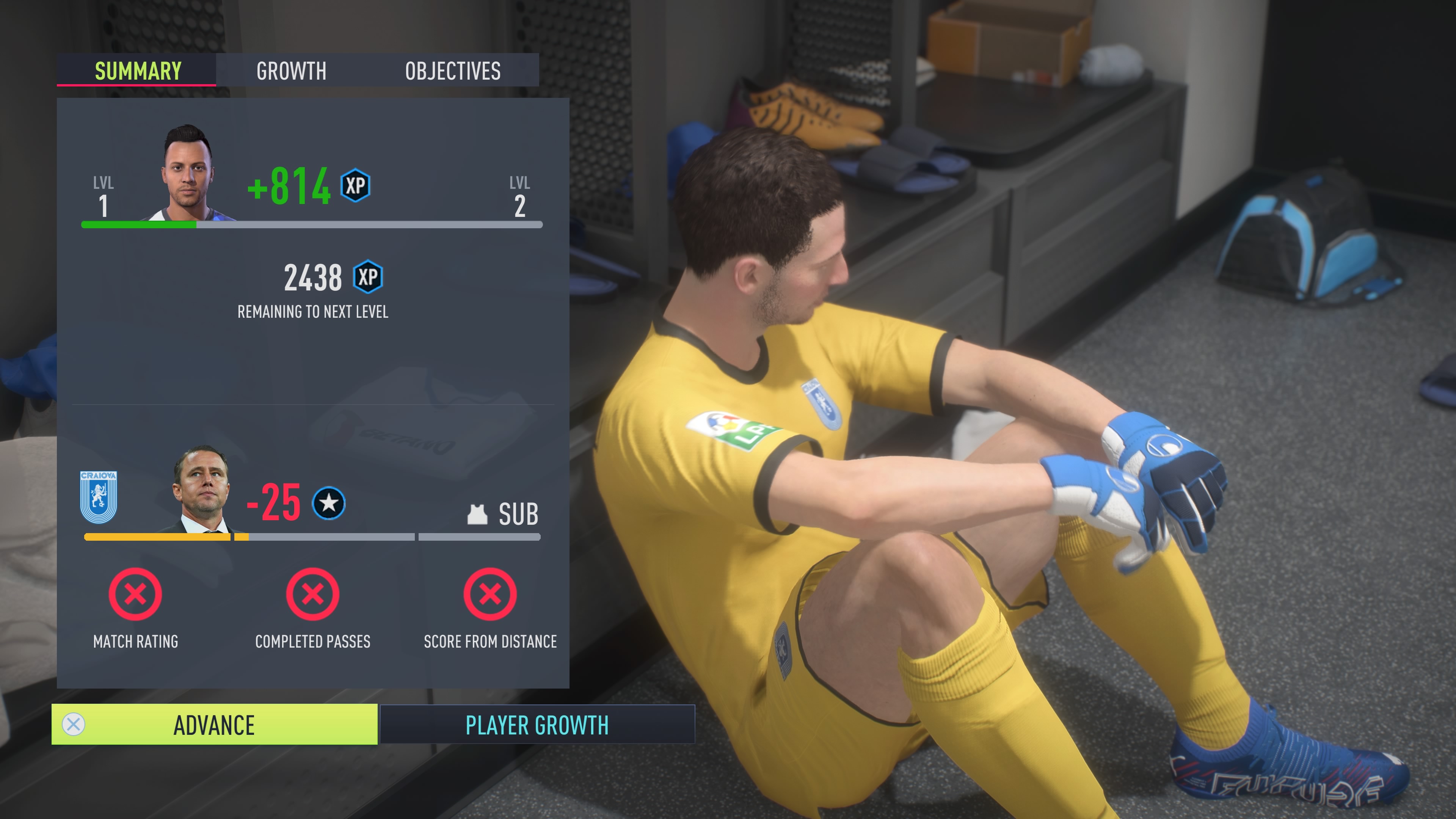Click the Advance button
Viewport: 1456px width, 819px height.
pos(214,725)
